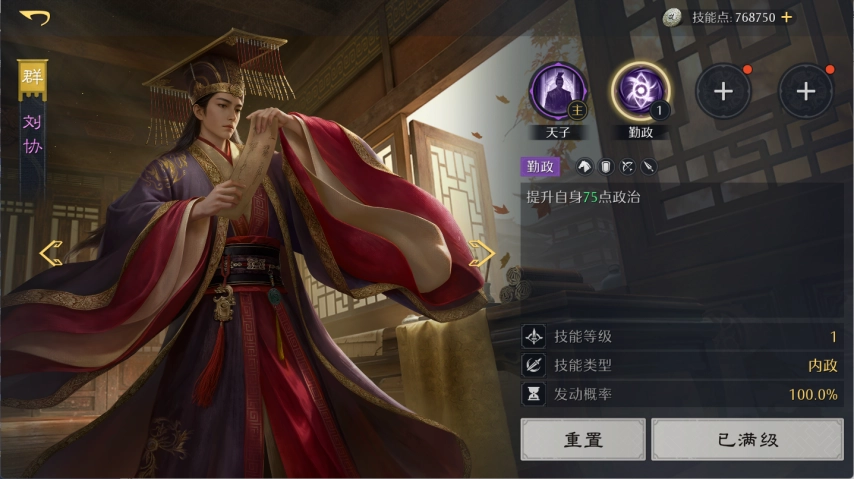The height and width of the screenshot is (479, 854).
Task: Go back with the yellow return arrow
Action: click(x=34, y=17)
